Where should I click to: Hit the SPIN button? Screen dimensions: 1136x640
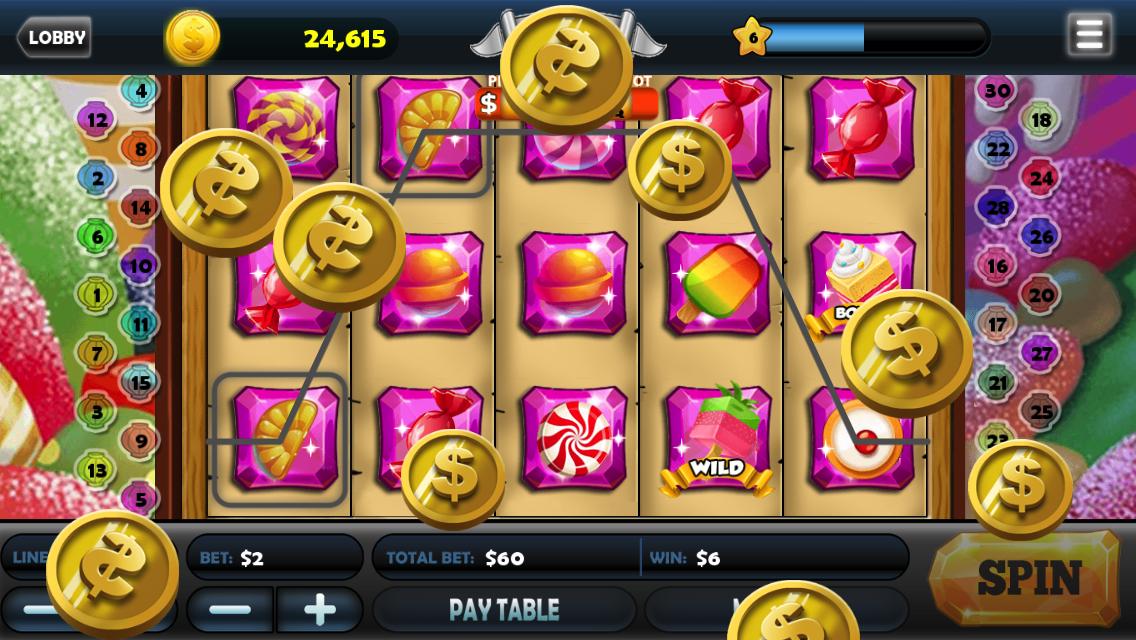tap(1028, 577)
